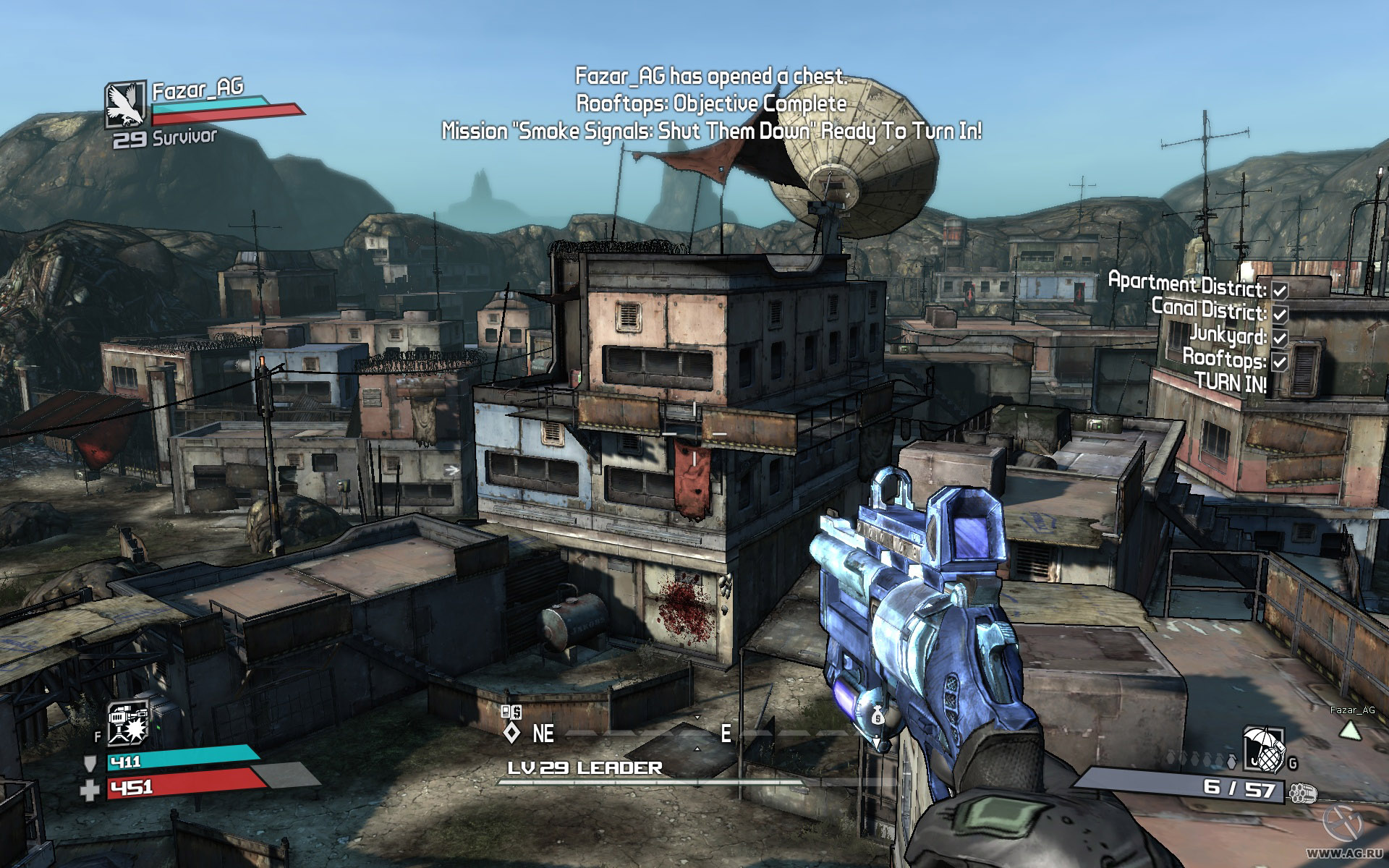Activate the Scorpio turret action skill icon

pyautogui.click(x=128, y=723)
